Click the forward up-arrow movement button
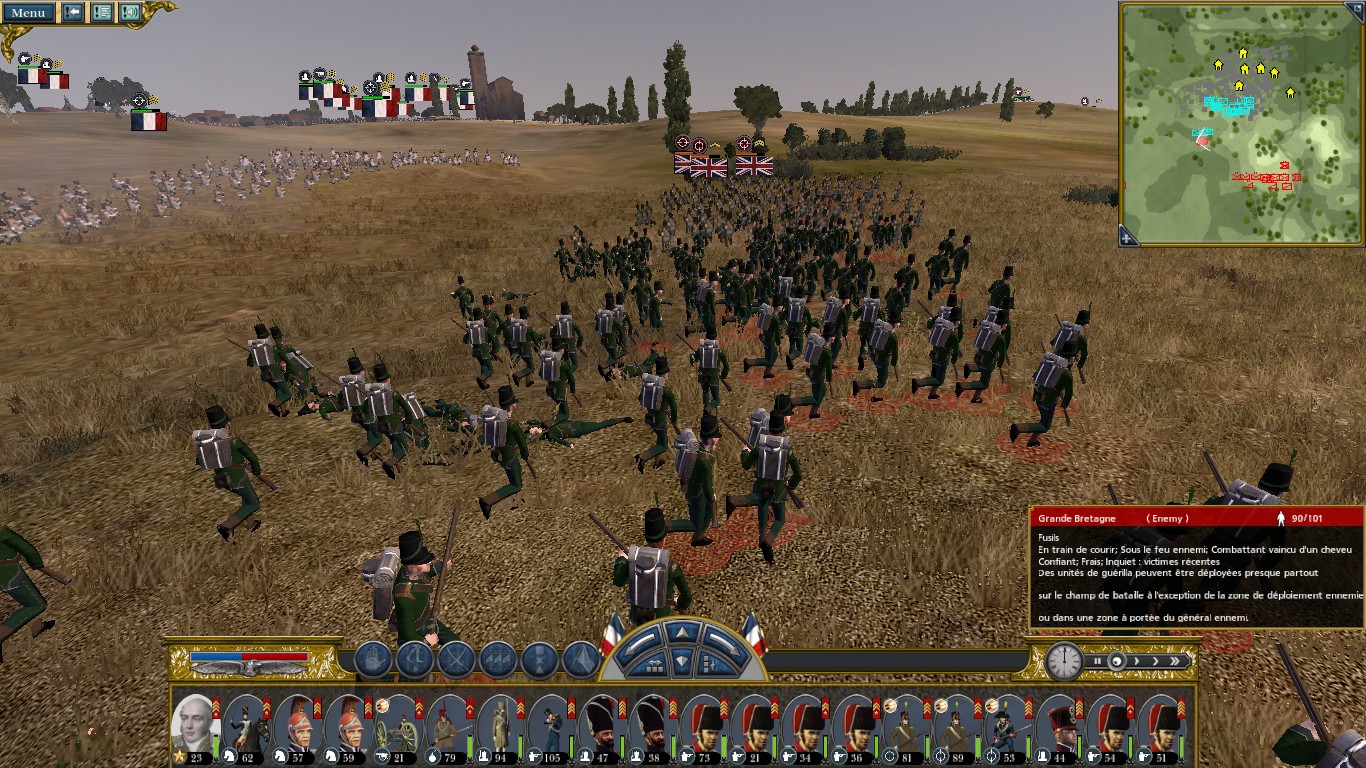 (681, 632)
